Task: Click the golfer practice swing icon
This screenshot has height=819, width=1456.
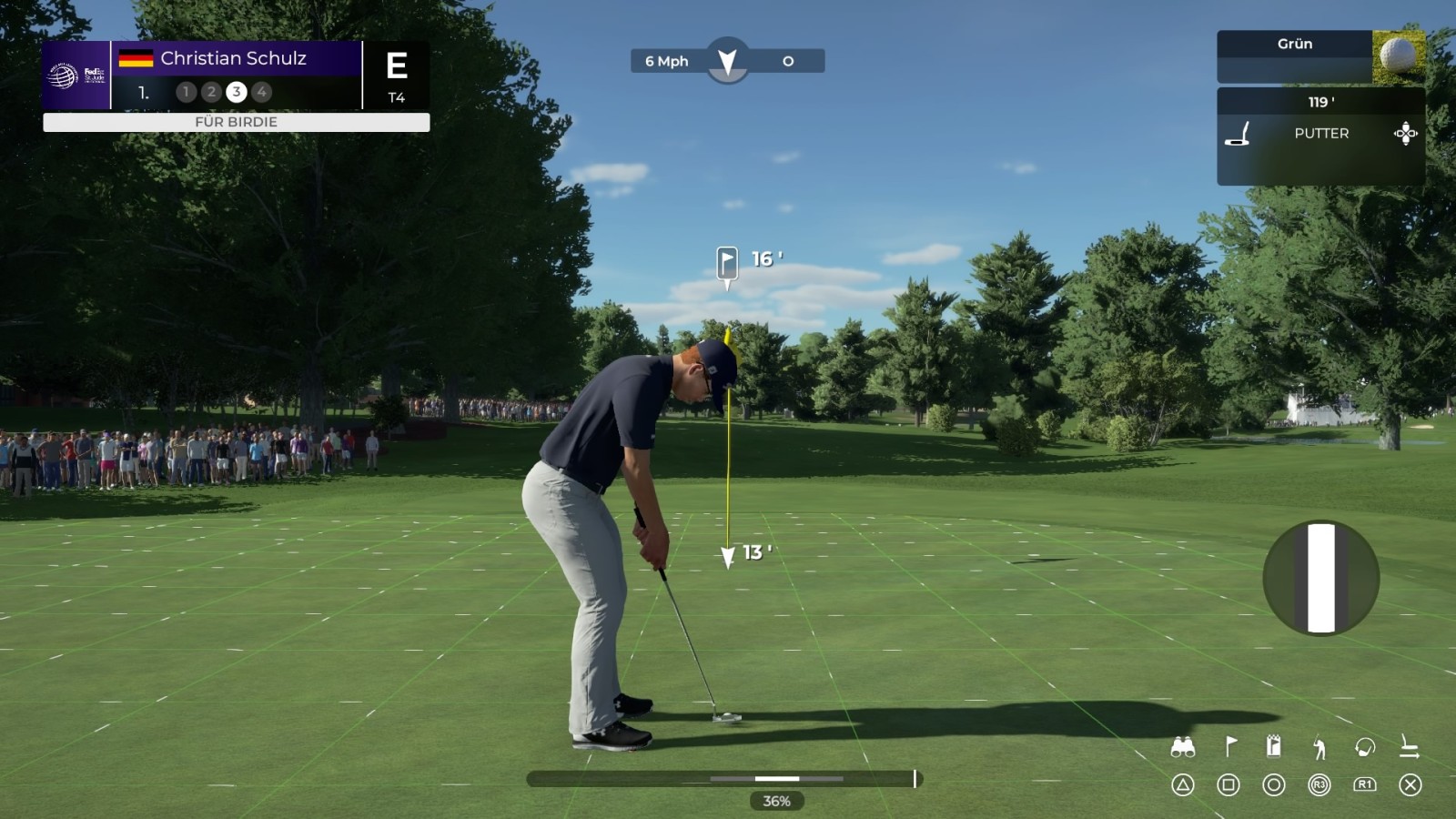Action: 1319,748
